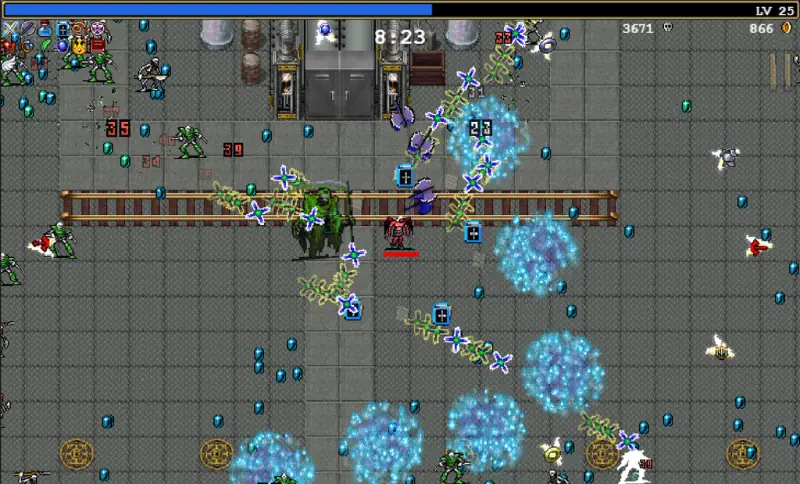Screen dimensions: 800x484
Task: Click the purple axe weapon icon
Action: (28, 28)
